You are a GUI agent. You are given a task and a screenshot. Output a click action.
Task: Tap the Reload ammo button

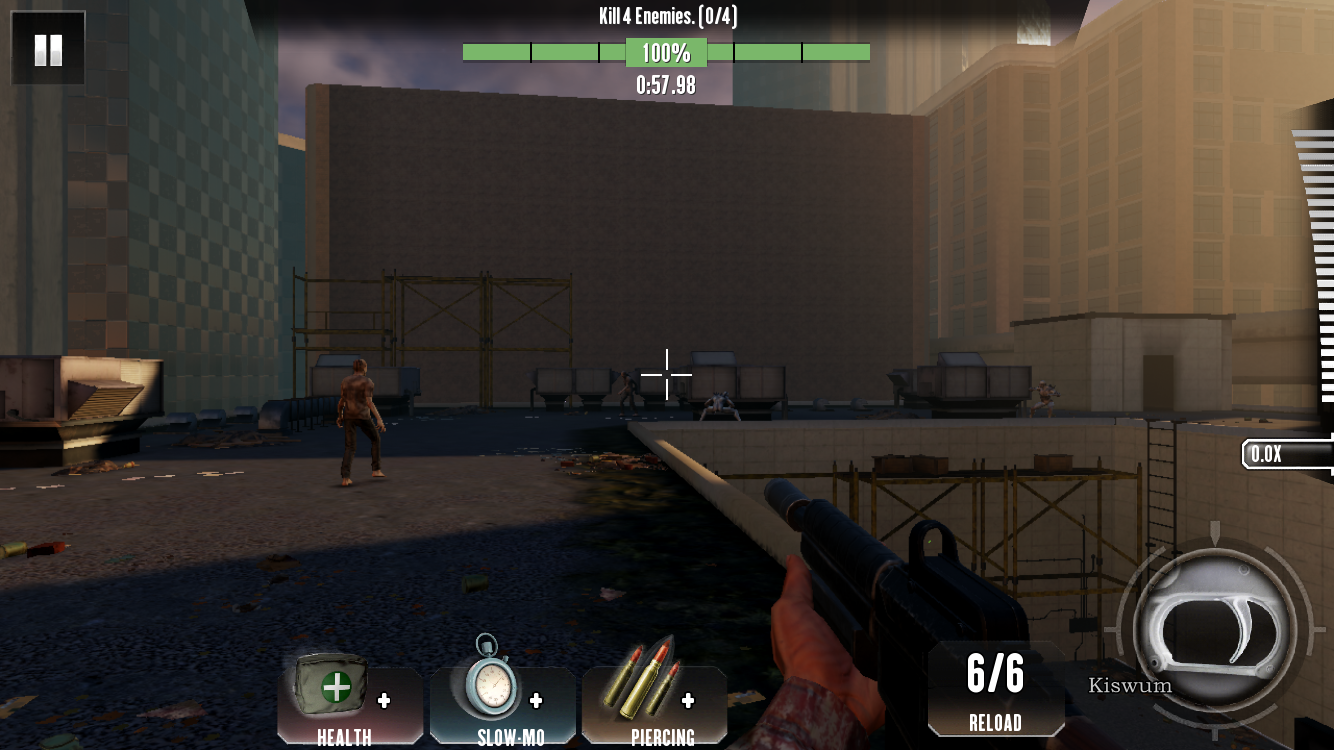pos(995,692)
